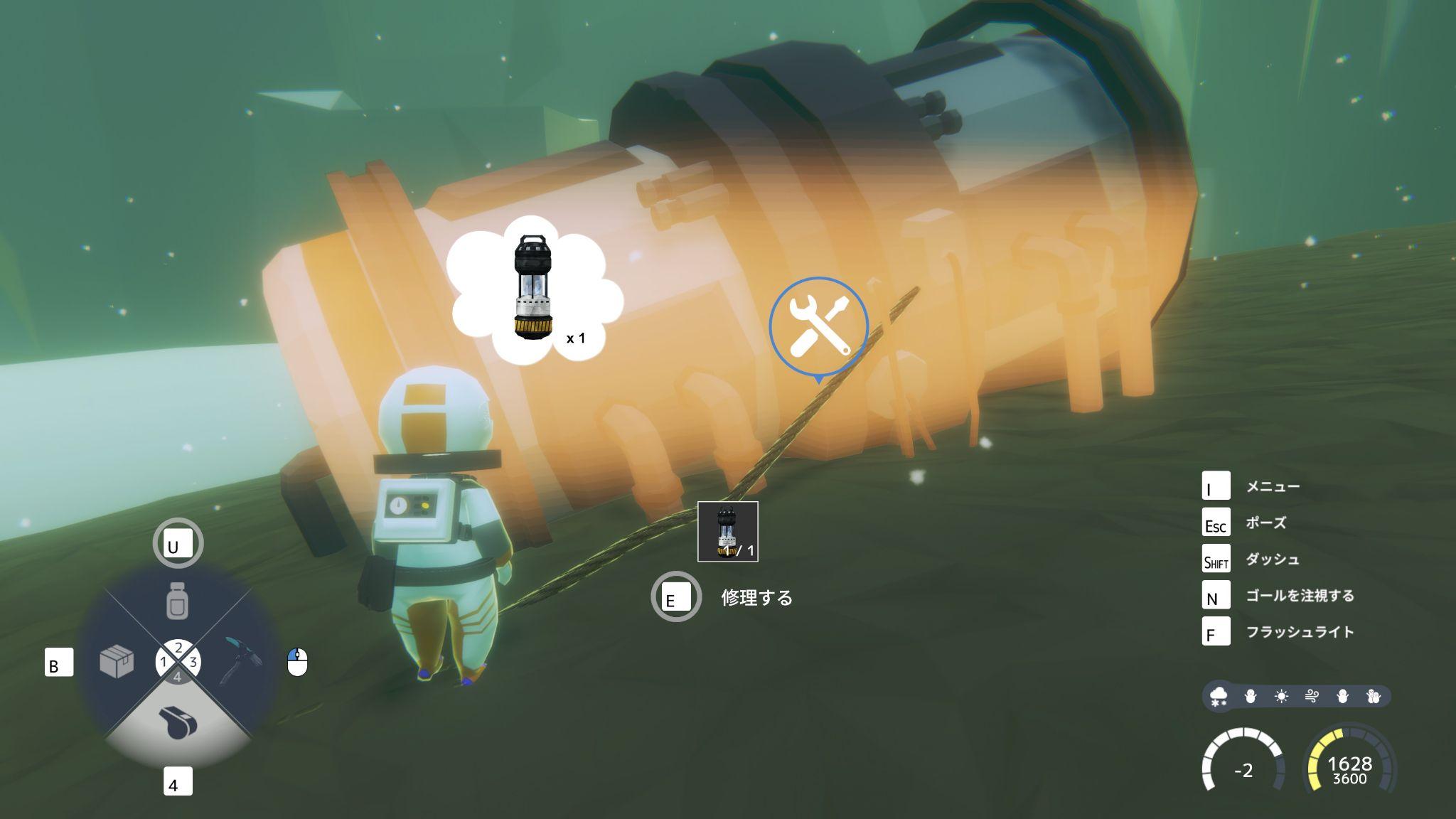The height and width of the screenshot is (819, 1456).
Task: Select segment 2 in the radial wheel center
Action: 178,647
